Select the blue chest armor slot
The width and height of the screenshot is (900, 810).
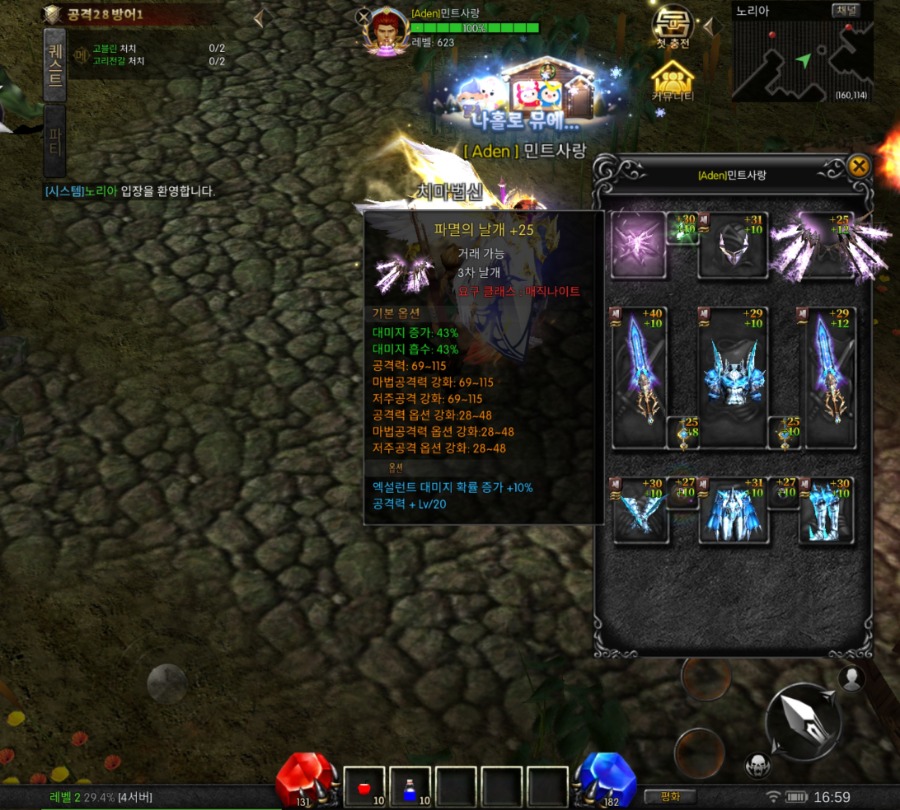(x=733, y=377)
